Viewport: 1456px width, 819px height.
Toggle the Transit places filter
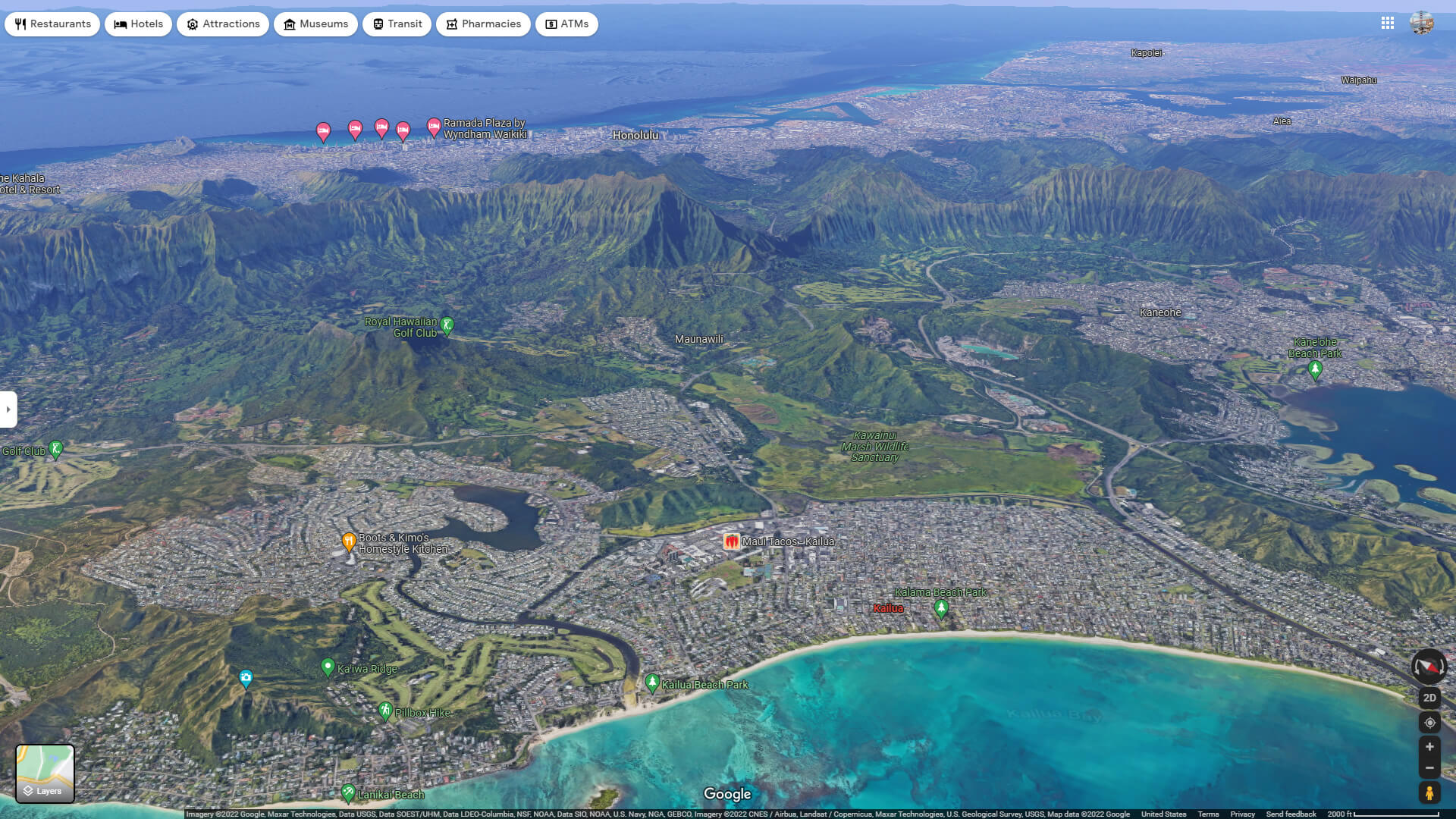(397, 24)
